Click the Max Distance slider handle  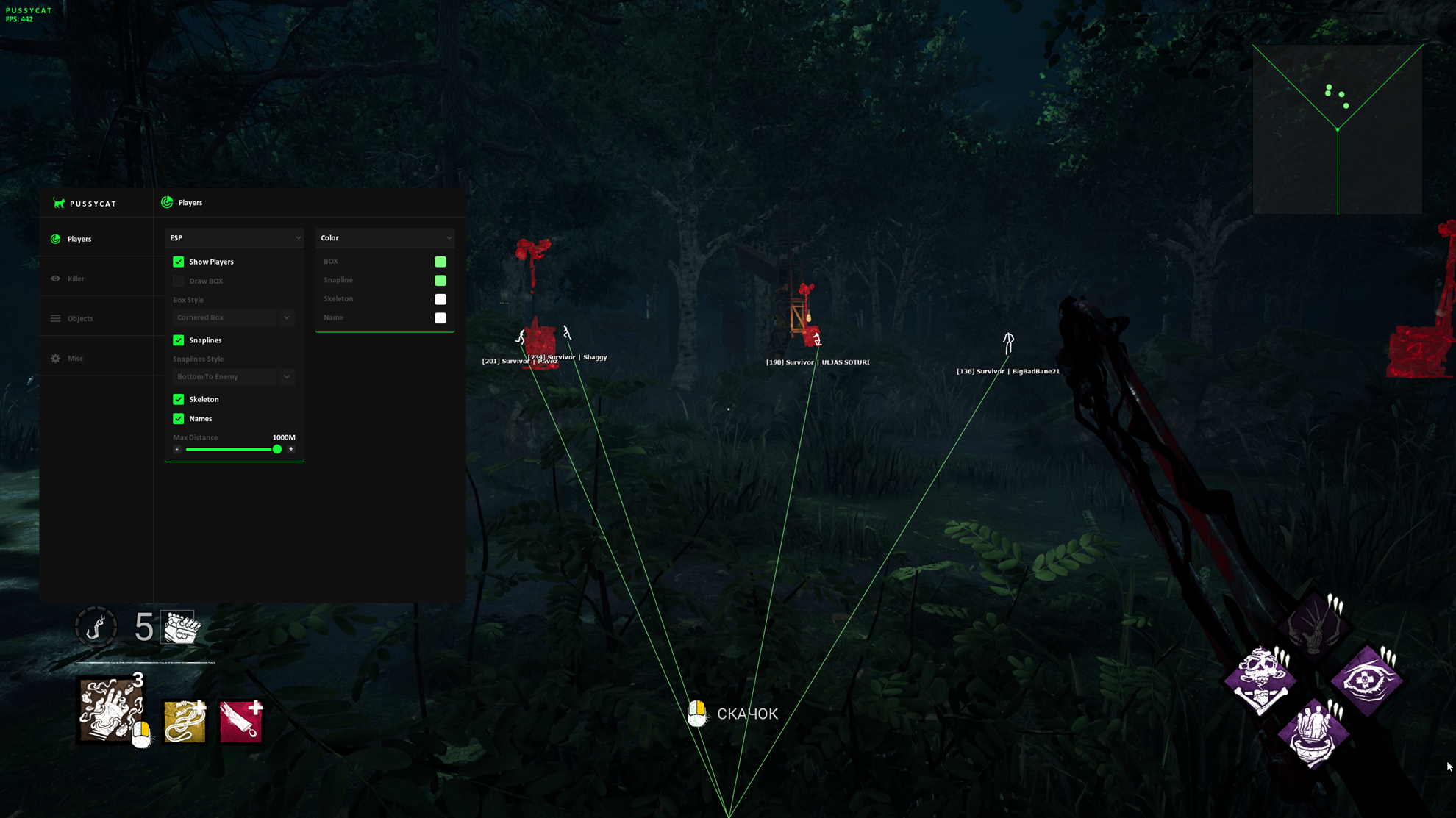coord(277,449)
